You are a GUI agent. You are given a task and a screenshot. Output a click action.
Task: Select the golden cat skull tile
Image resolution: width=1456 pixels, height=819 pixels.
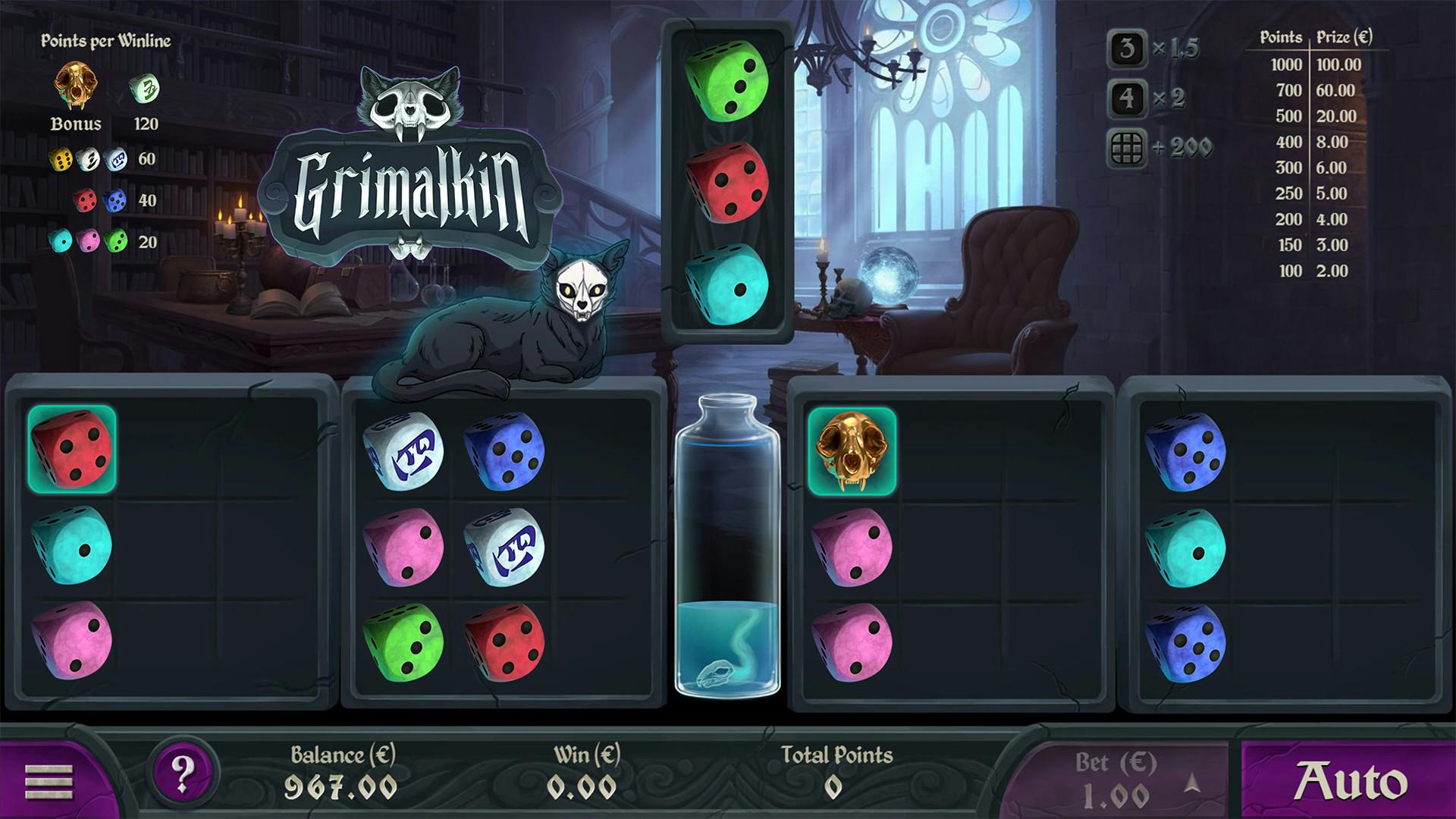[852, 451]
